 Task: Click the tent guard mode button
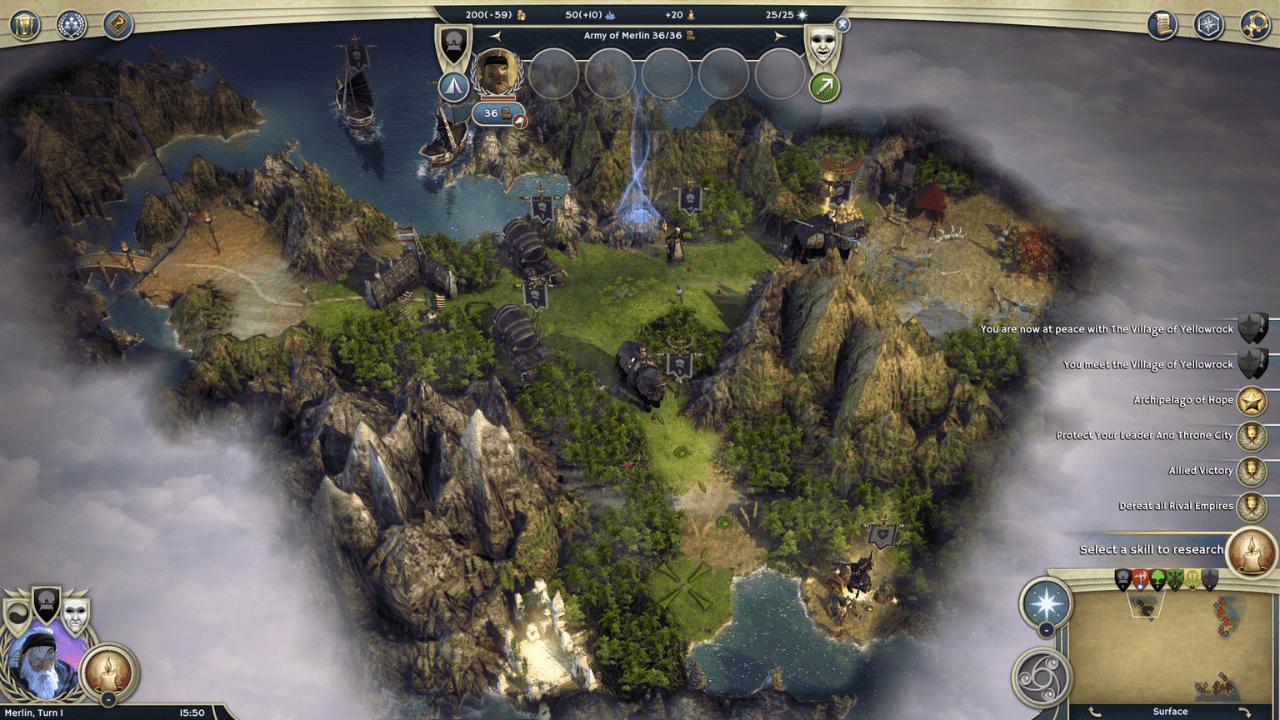pyautogui.click(x=454, y=87)
